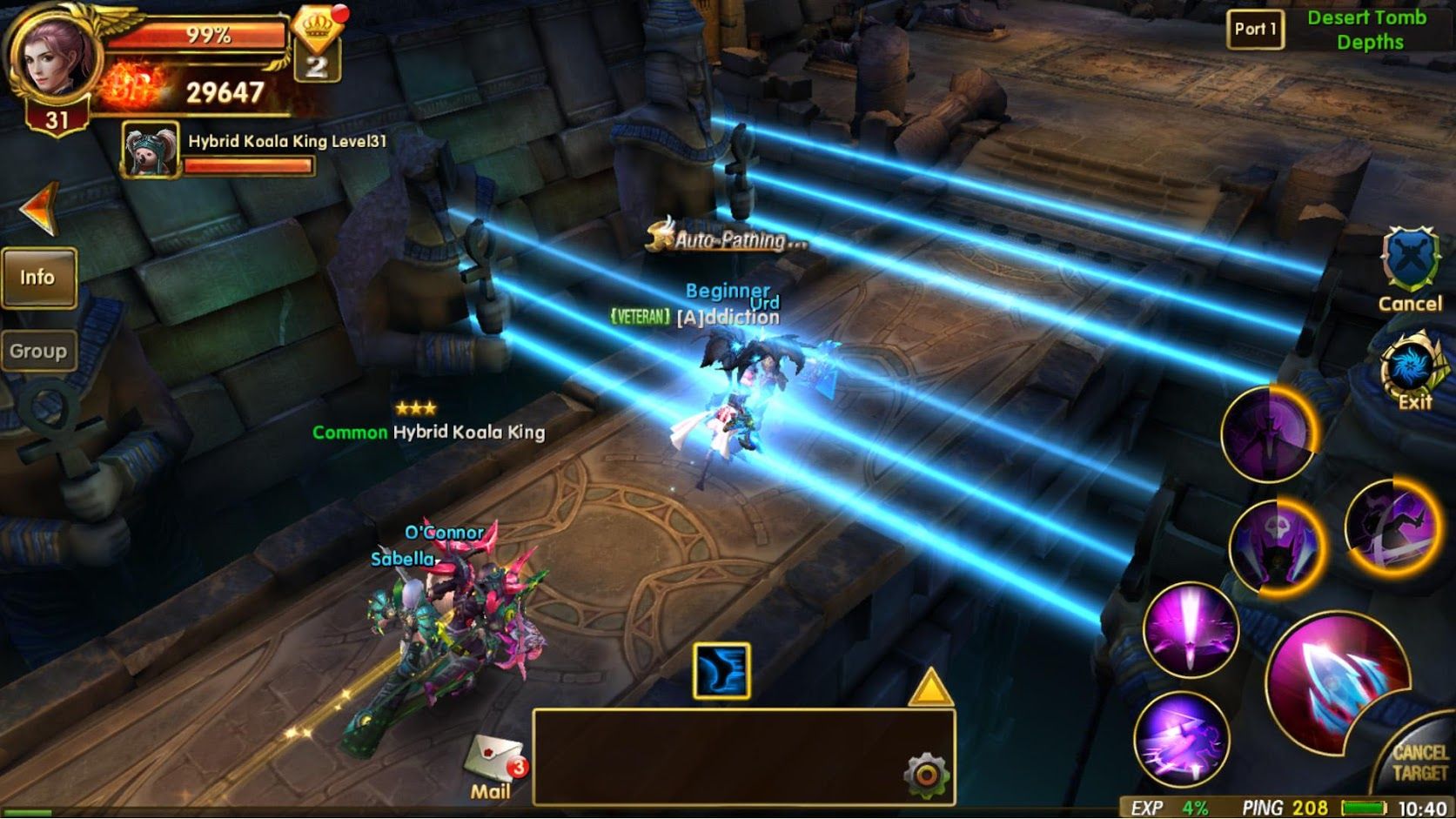This screenshot has width=1456, height=819.
Task: Tap the Desert Tomb Depths location label
Action: click(1369, 29)
